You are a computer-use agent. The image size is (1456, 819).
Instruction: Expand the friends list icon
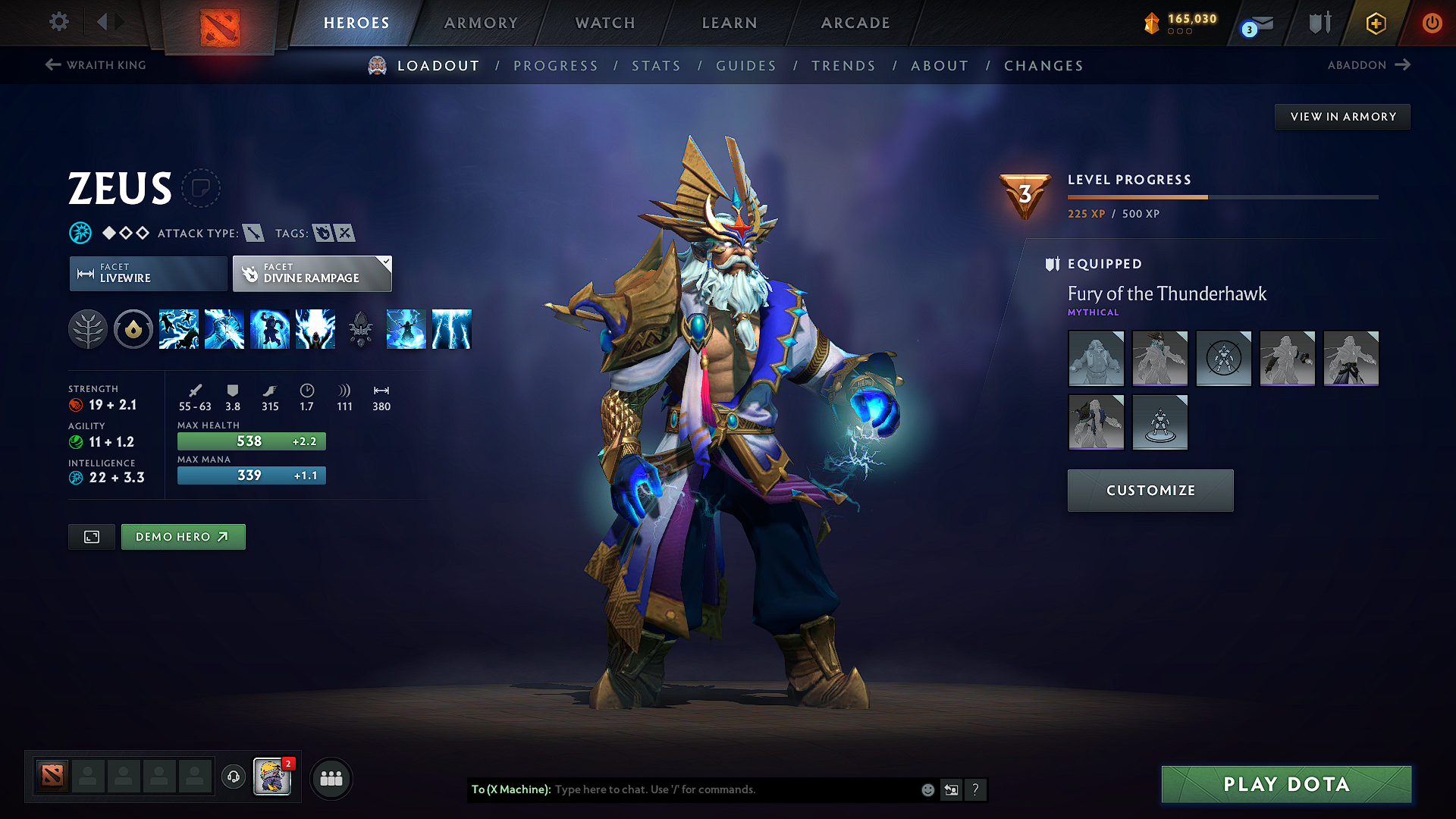pos(331,777)
